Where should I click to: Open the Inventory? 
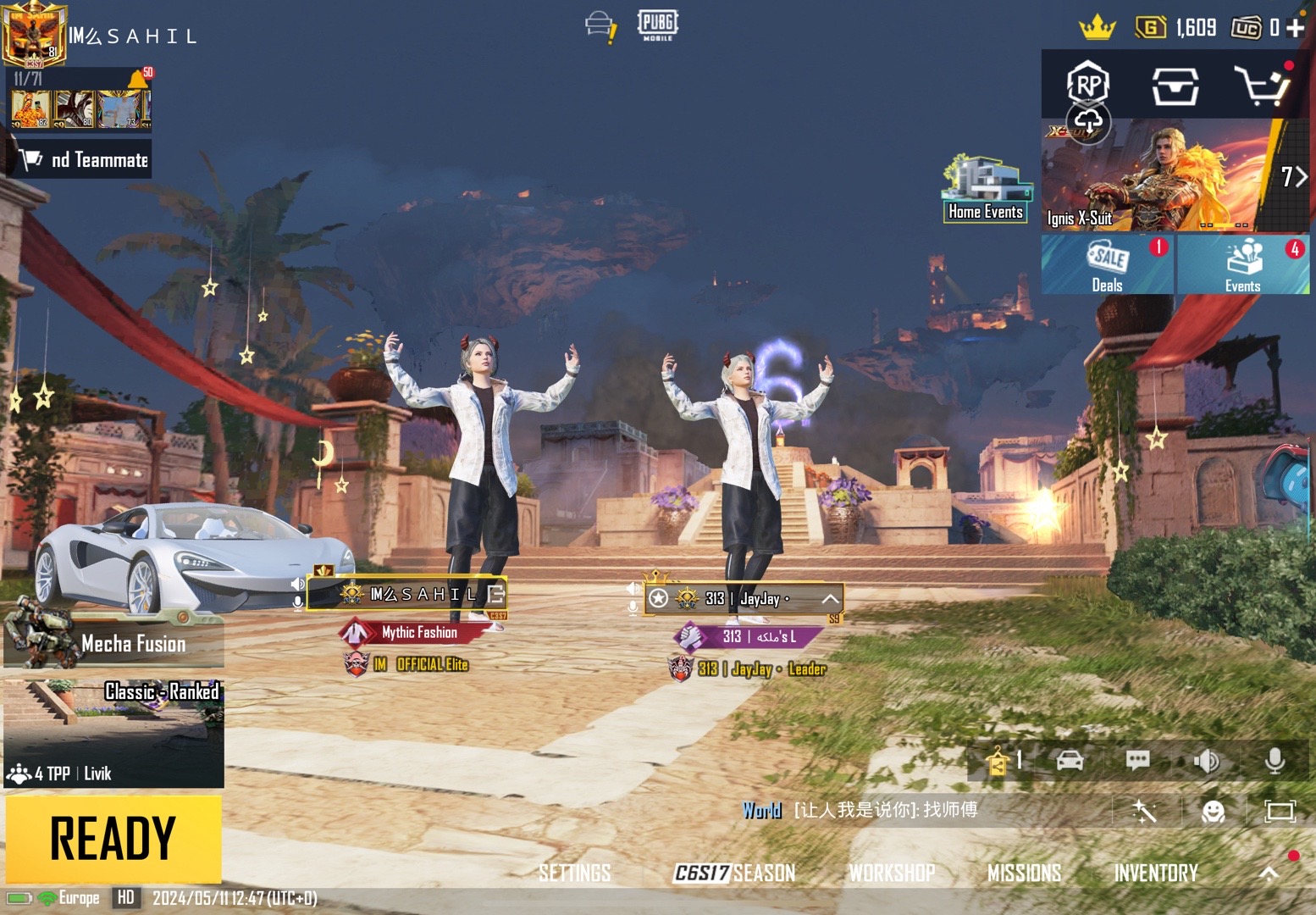click(1156, 873)
